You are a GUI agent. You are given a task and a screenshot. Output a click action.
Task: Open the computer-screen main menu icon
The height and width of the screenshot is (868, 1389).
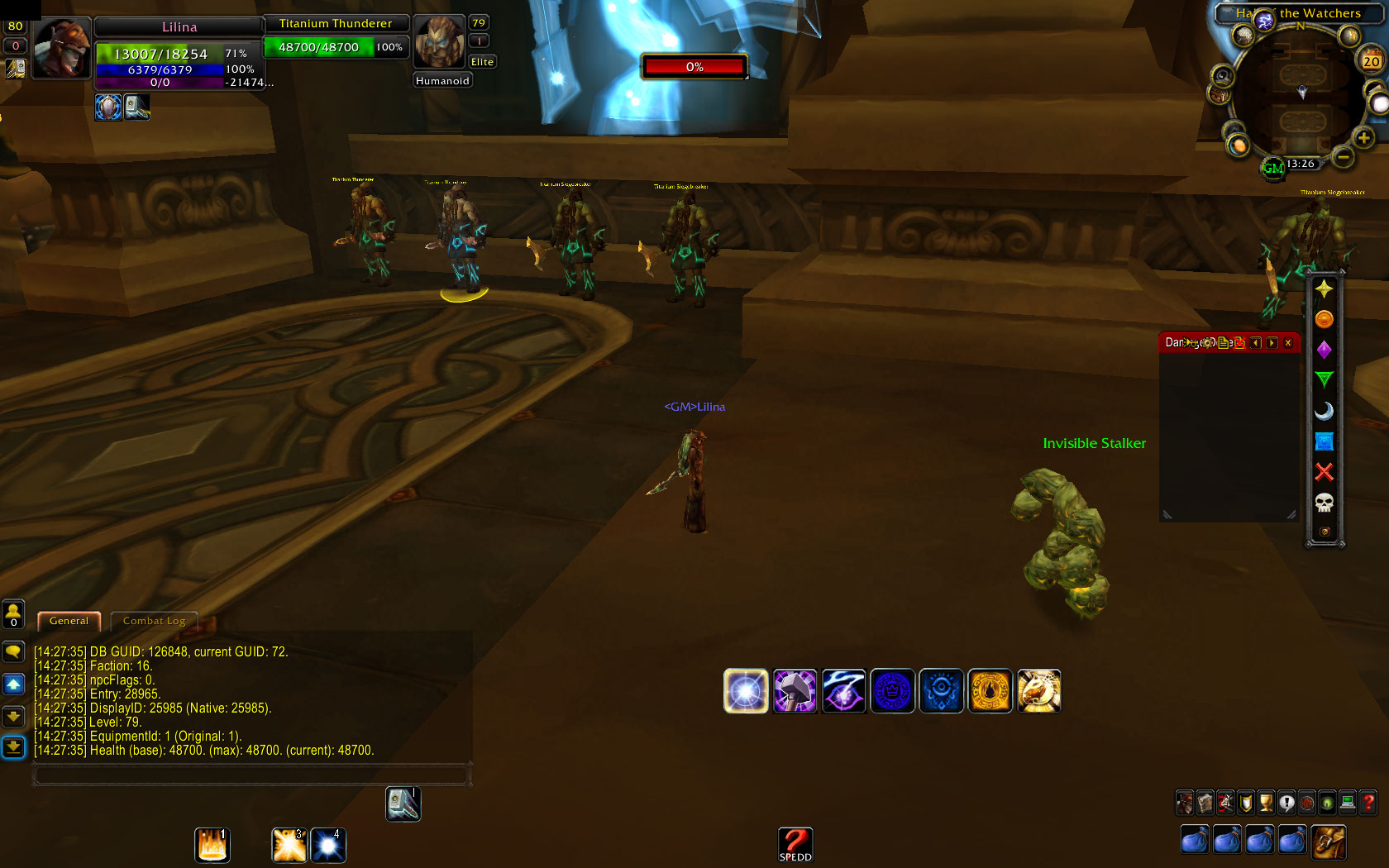point(1348,803)
